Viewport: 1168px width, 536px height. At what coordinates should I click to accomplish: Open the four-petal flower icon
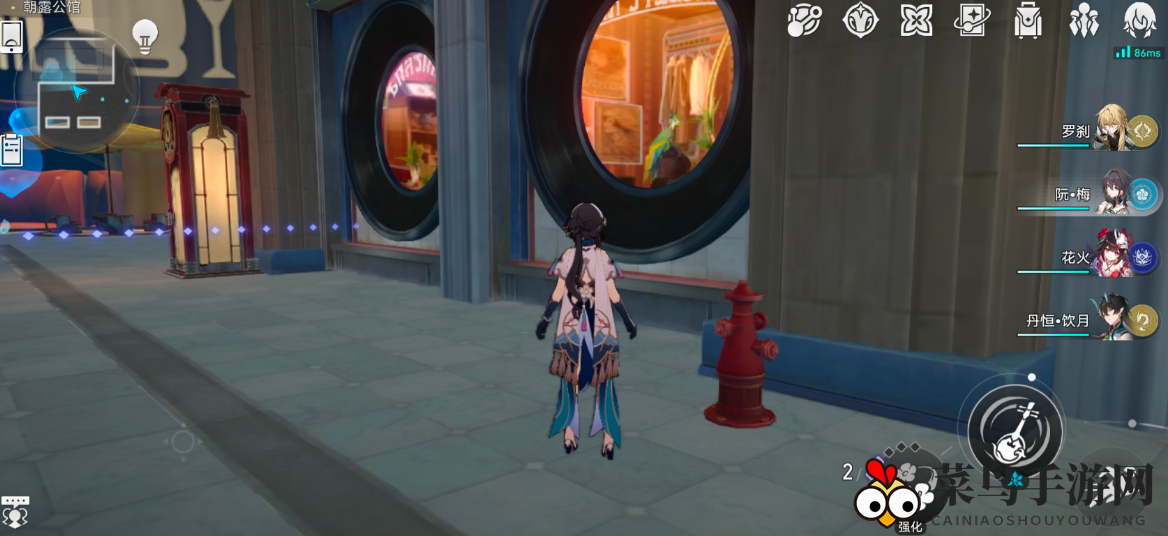[916, 19]
